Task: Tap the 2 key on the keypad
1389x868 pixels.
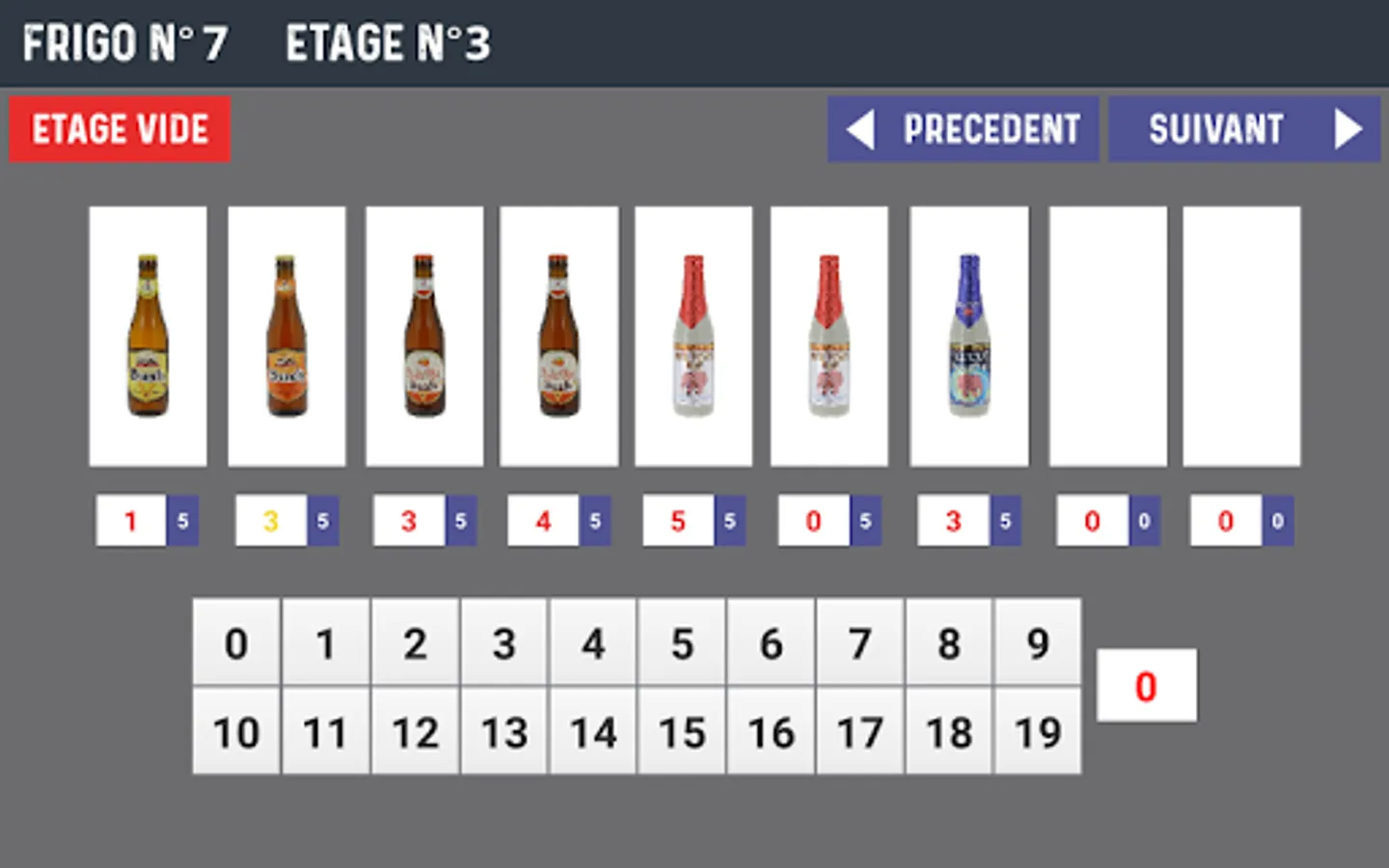Action: [415, 643]
